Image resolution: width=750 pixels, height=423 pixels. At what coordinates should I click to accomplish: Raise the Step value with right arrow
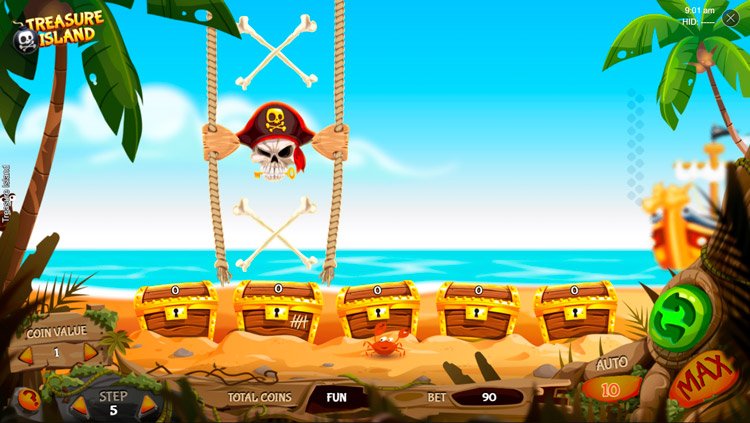coord(148,406)
